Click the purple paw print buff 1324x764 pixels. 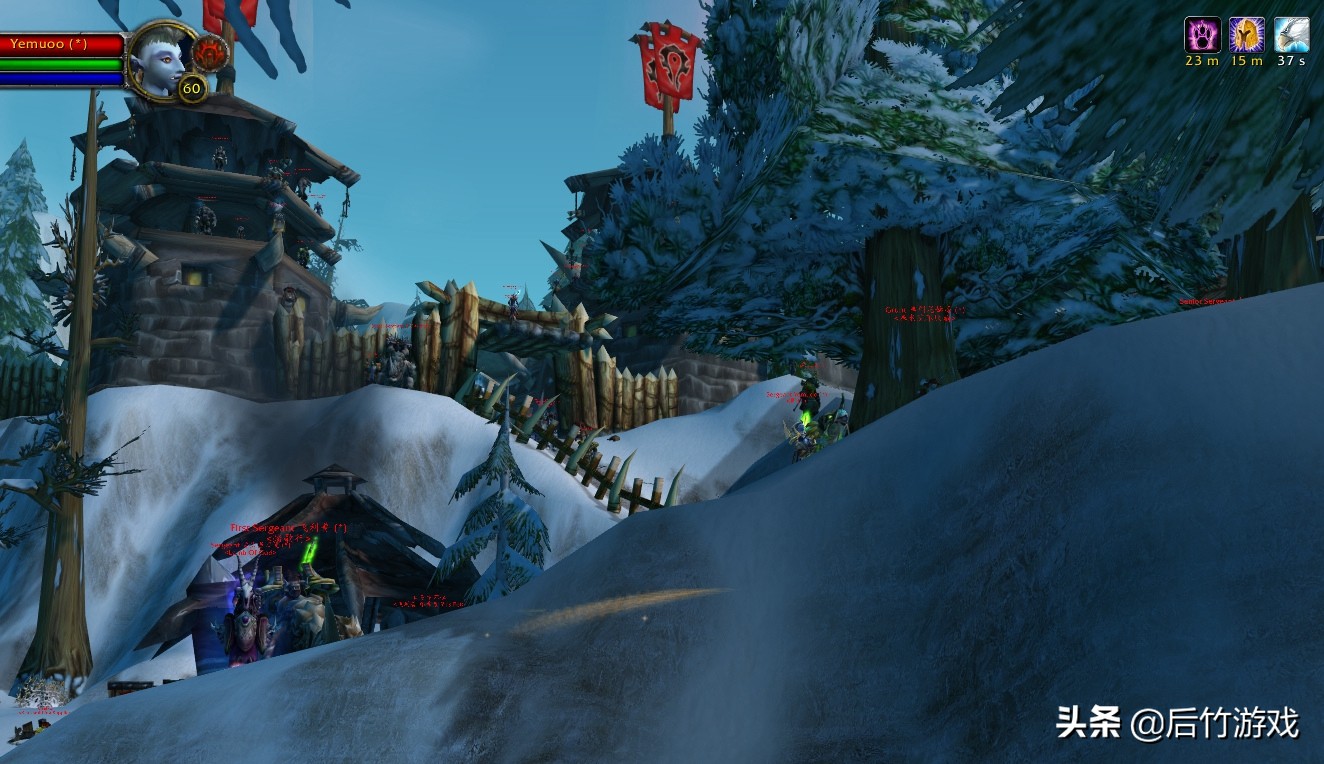click(x=1202, y=35)
